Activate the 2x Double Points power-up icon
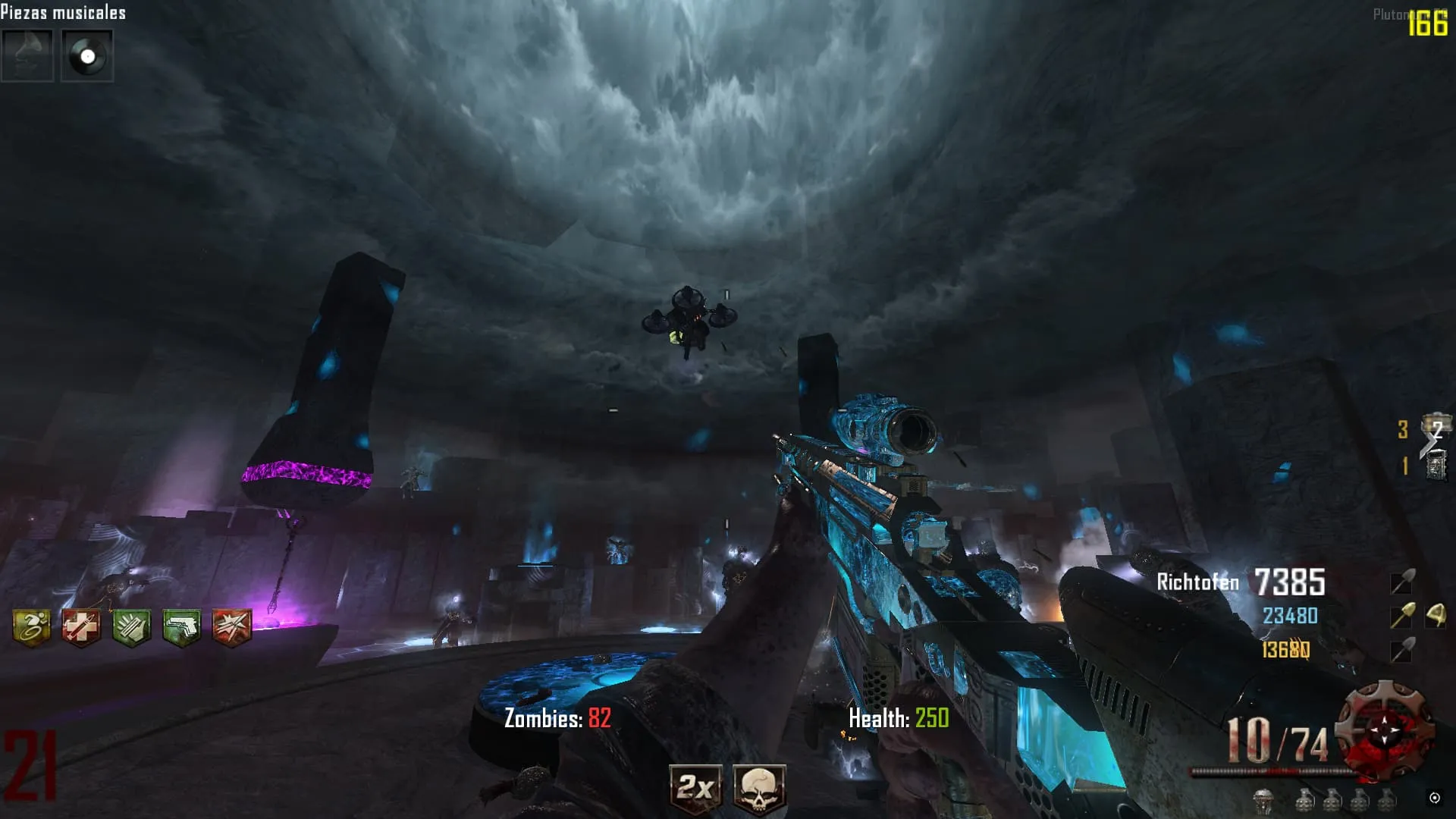 (695, 789)
